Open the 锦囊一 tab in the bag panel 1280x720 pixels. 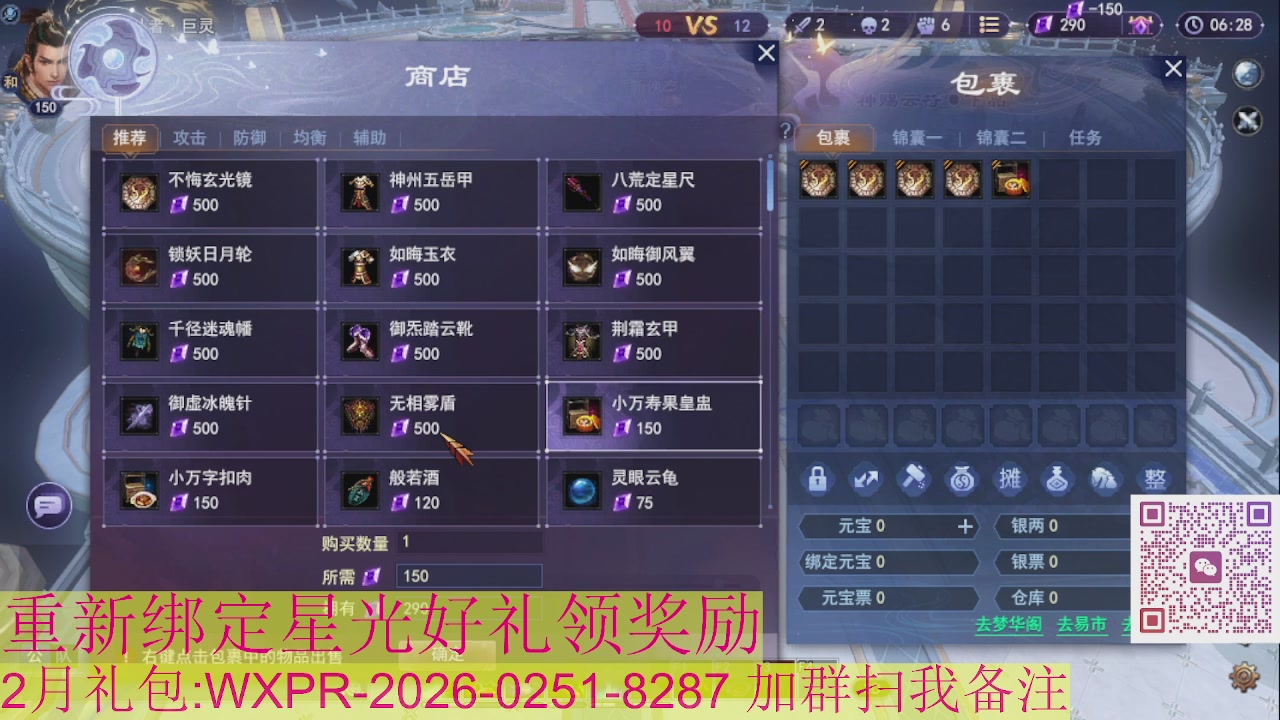(x=917, y=138)
